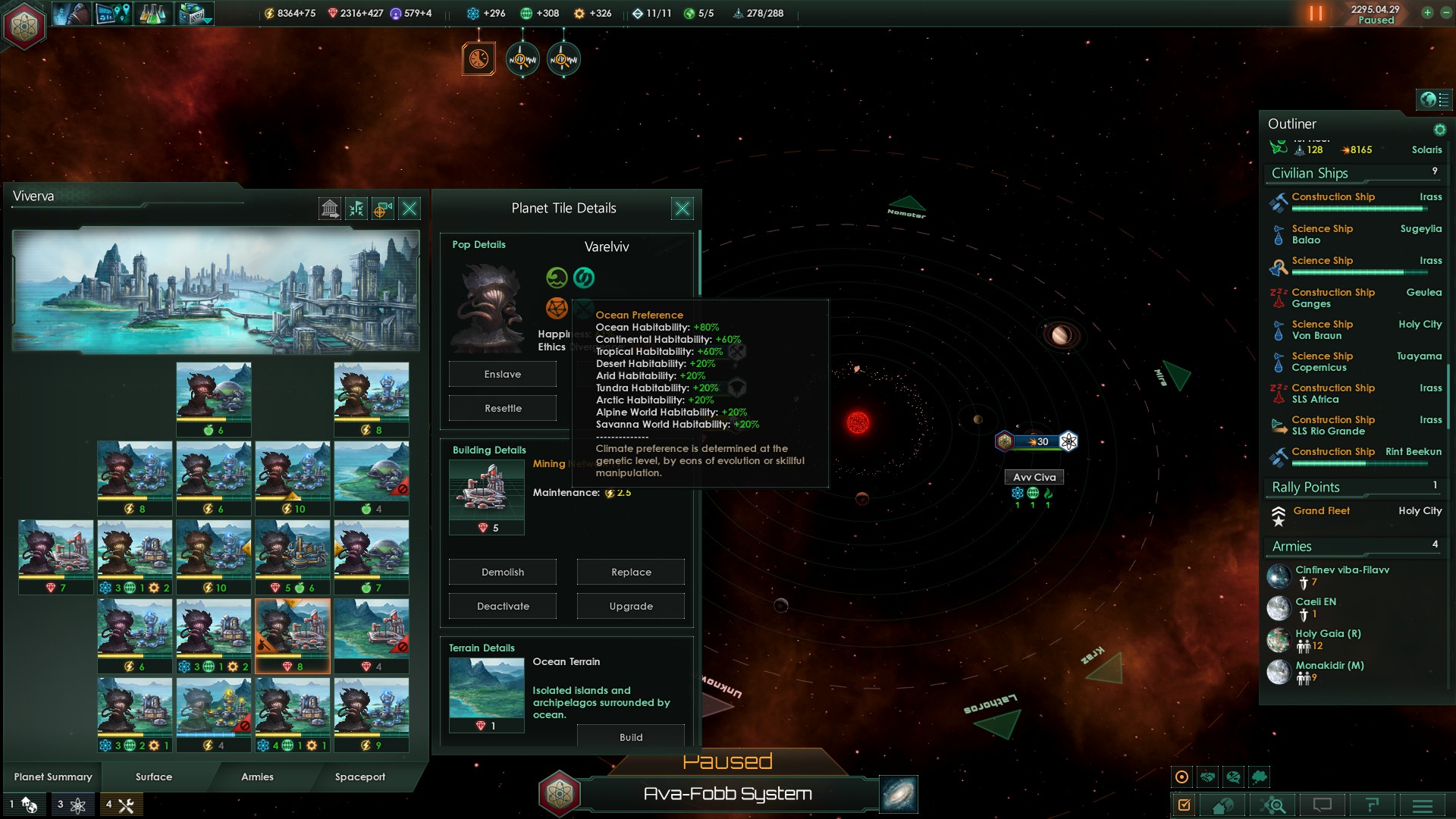Viewport: 1456px width, 819px height.
Task: Toggle the orange pause button
Action: (x=1316, y=14)
